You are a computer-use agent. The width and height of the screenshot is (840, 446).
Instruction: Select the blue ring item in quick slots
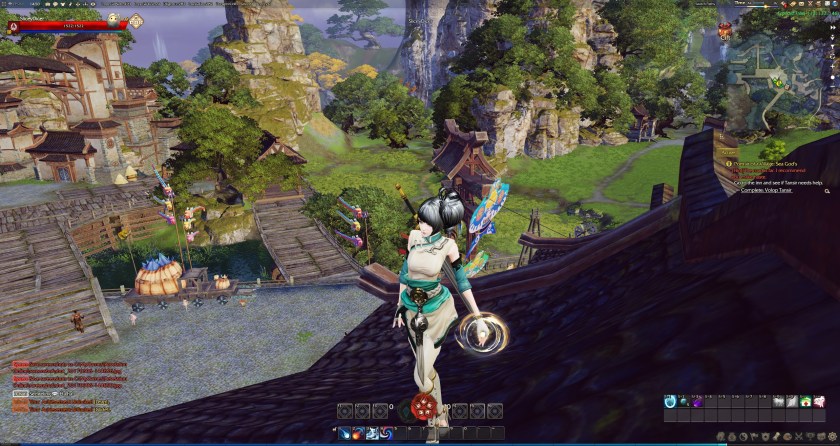point(669,402)
